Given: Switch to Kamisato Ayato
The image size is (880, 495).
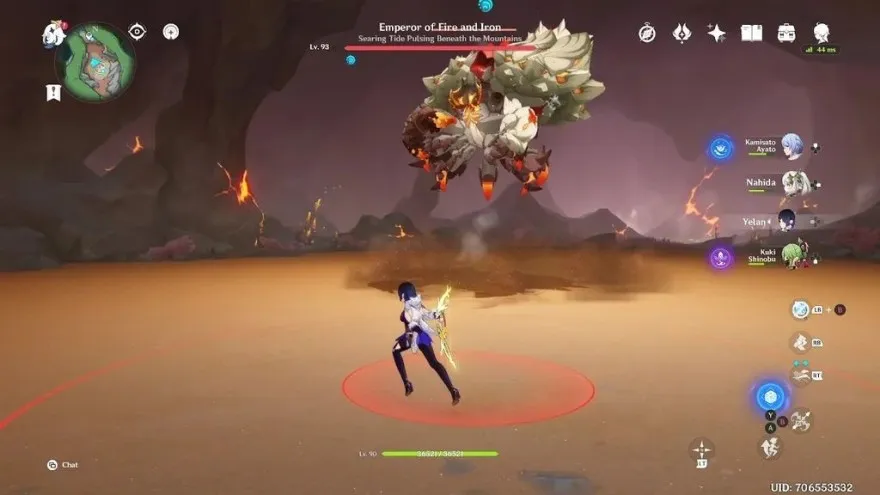Looking at the screenshot, I should coord(792,147).
